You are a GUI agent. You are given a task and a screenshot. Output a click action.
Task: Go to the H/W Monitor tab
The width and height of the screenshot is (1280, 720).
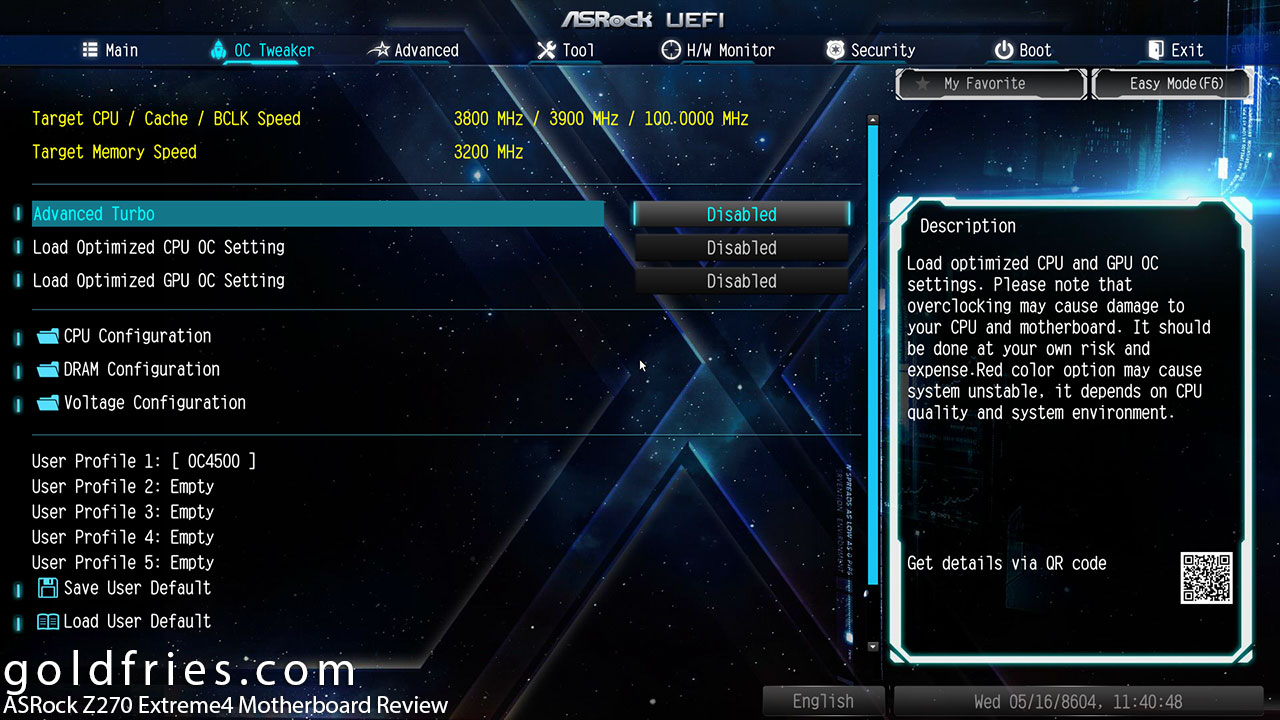coord(718,50)
